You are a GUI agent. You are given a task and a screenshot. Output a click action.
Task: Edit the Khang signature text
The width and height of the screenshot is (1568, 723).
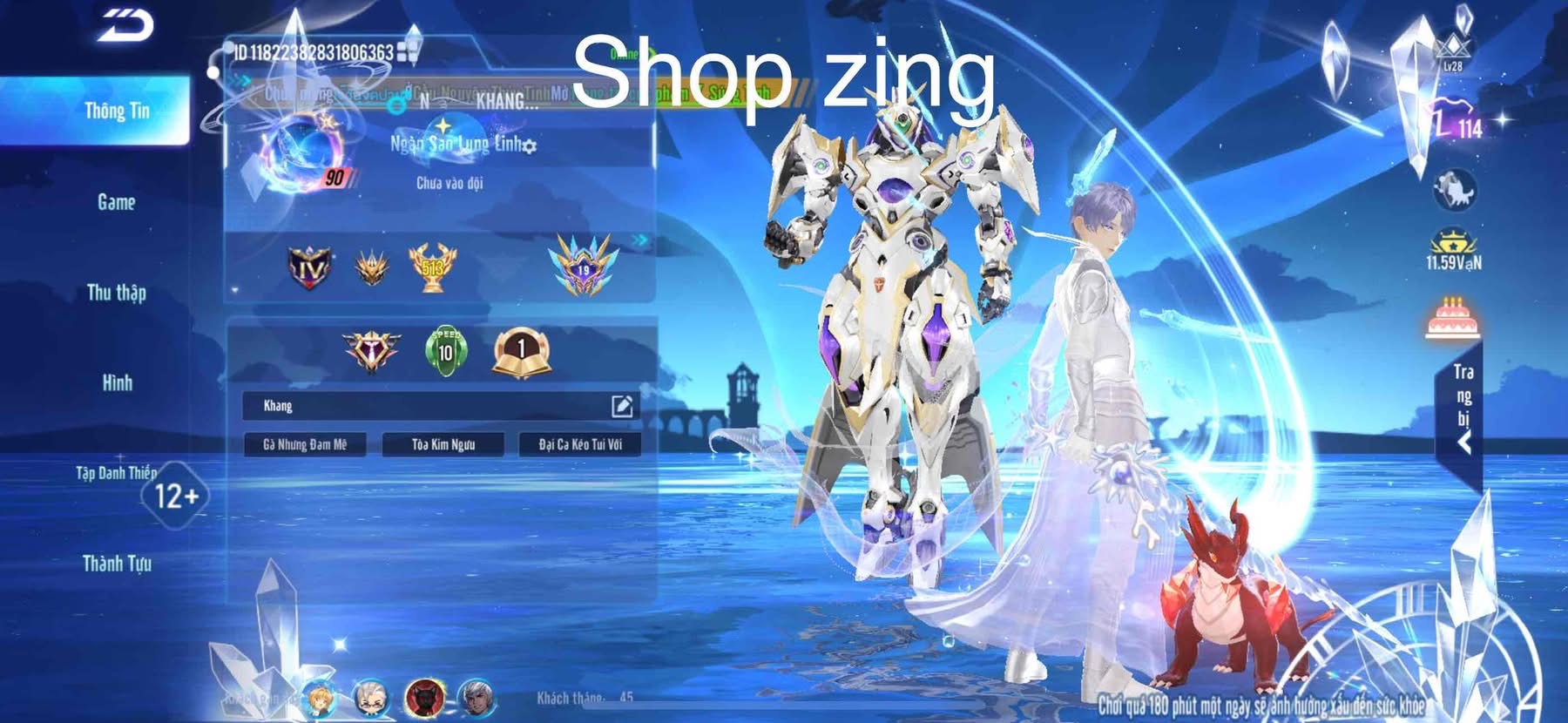click(x=622, y=406)
